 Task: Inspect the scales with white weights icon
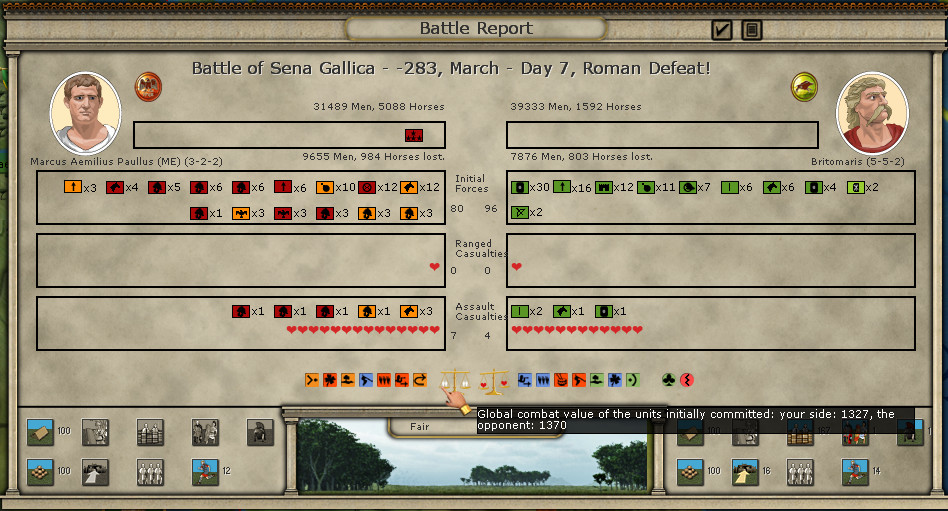coord(456,381)
